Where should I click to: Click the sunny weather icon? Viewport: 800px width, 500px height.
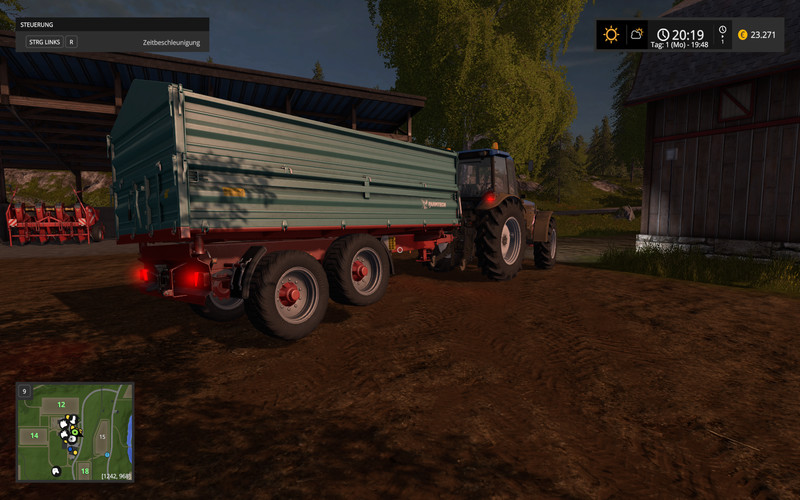pos(610,35)
